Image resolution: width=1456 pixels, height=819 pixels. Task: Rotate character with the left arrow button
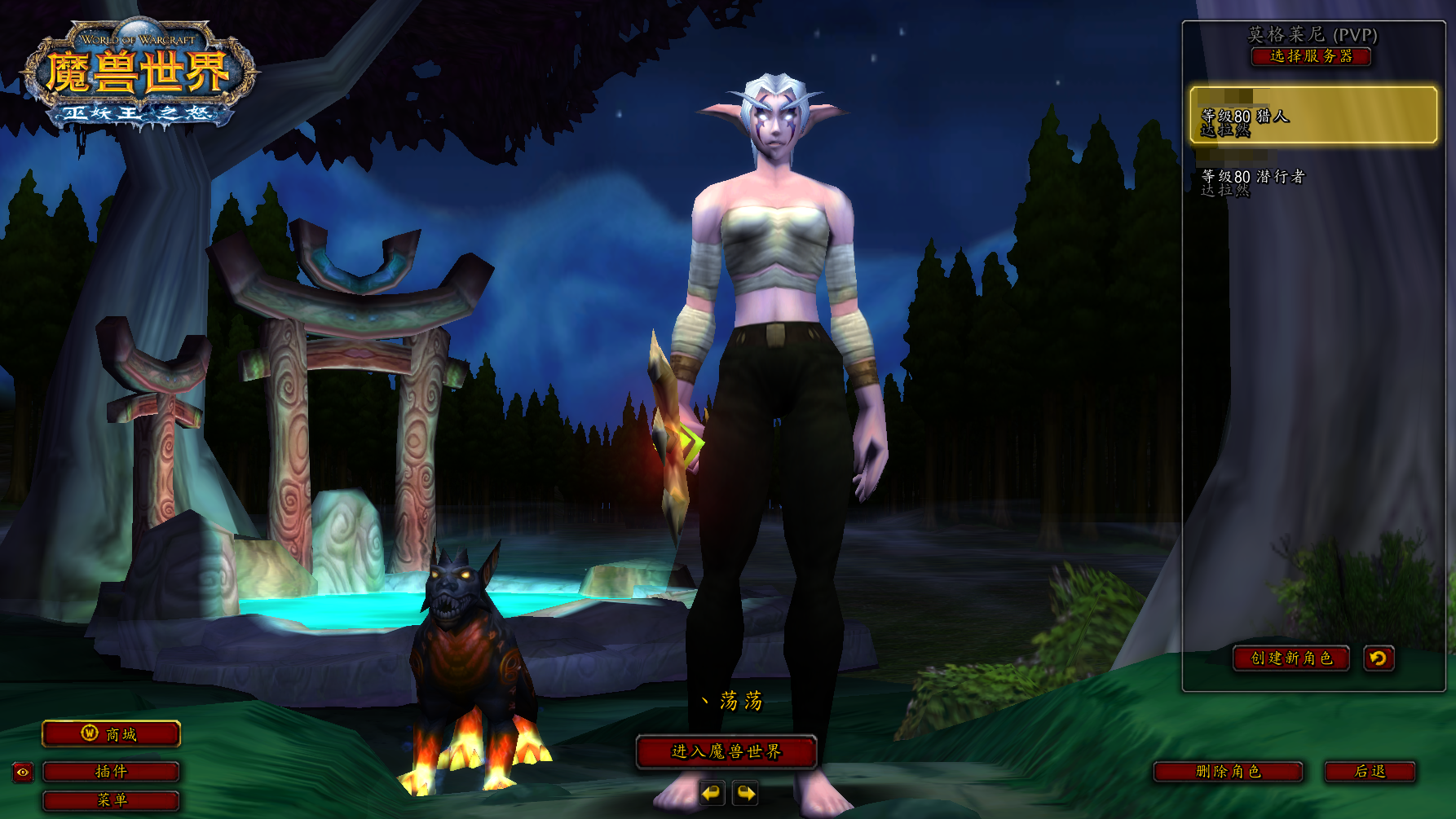[712, 792]
